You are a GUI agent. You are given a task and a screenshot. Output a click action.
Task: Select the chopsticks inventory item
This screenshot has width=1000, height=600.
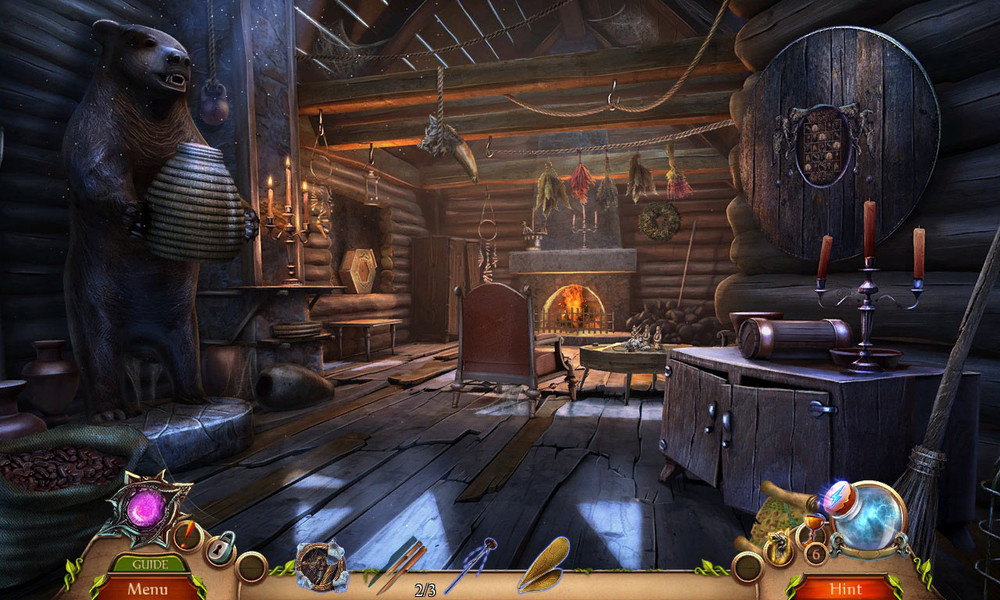tap(398, 566)
